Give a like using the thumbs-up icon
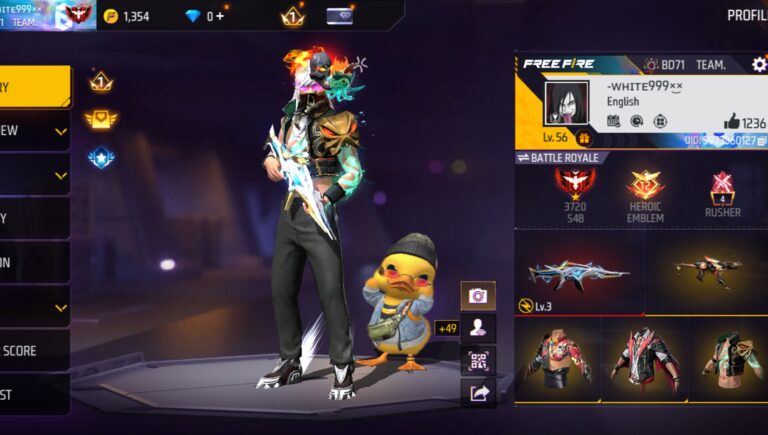Screen dimensions: 768x435 [731, 121]
